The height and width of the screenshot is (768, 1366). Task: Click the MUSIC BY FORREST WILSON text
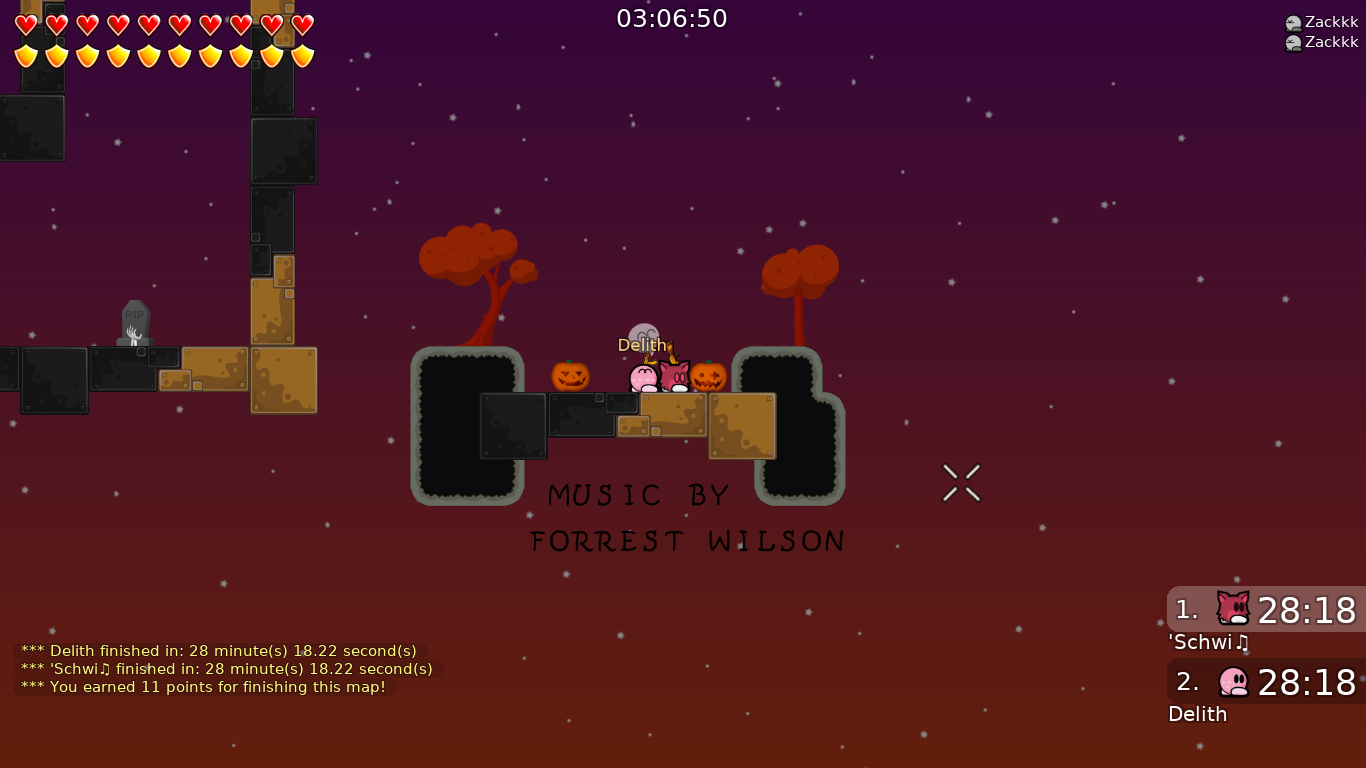(x=687, y=517)
